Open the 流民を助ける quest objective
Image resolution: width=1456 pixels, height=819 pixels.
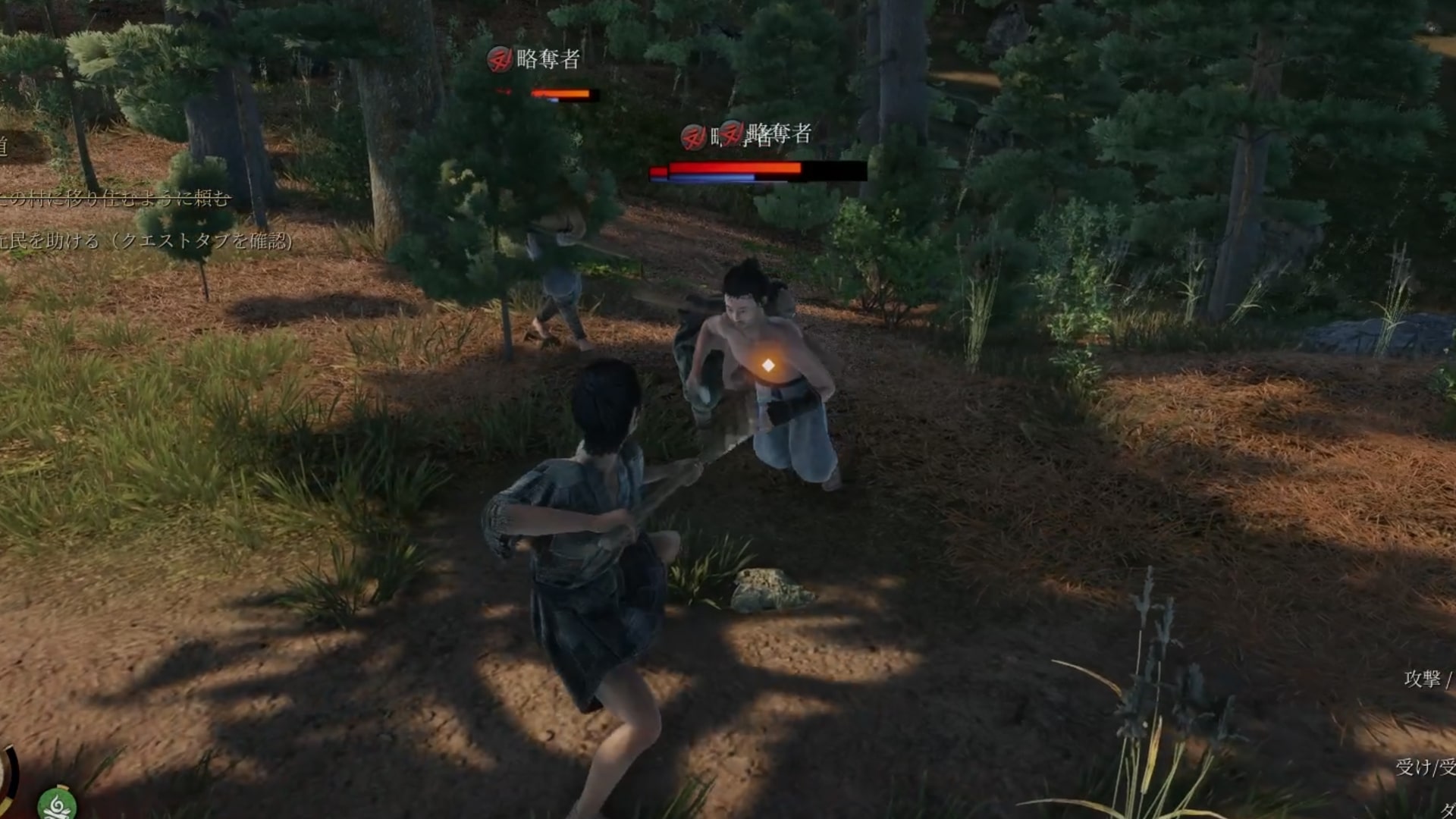tap(144, 241)
